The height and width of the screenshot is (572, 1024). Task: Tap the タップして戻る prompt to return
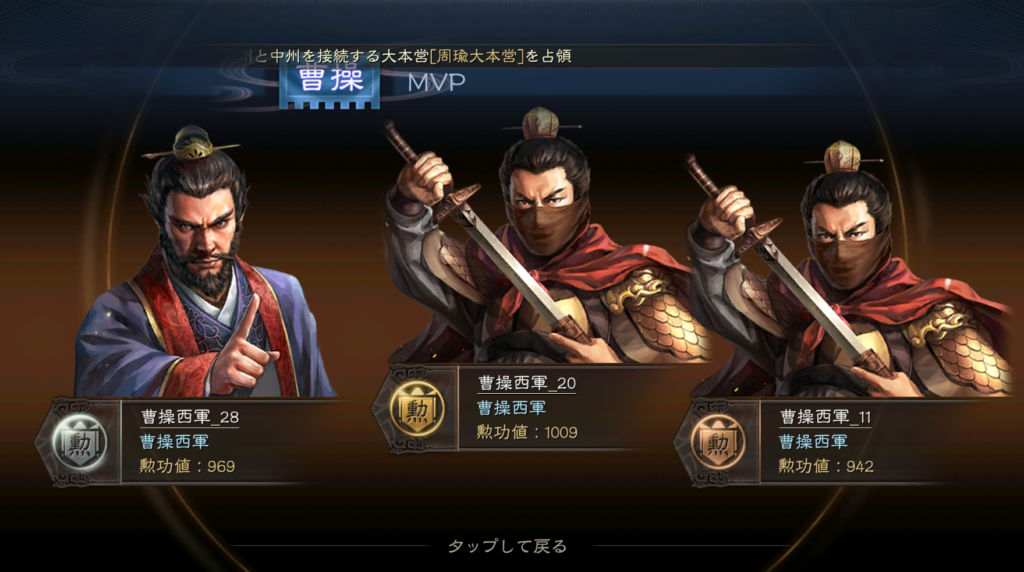507,546
